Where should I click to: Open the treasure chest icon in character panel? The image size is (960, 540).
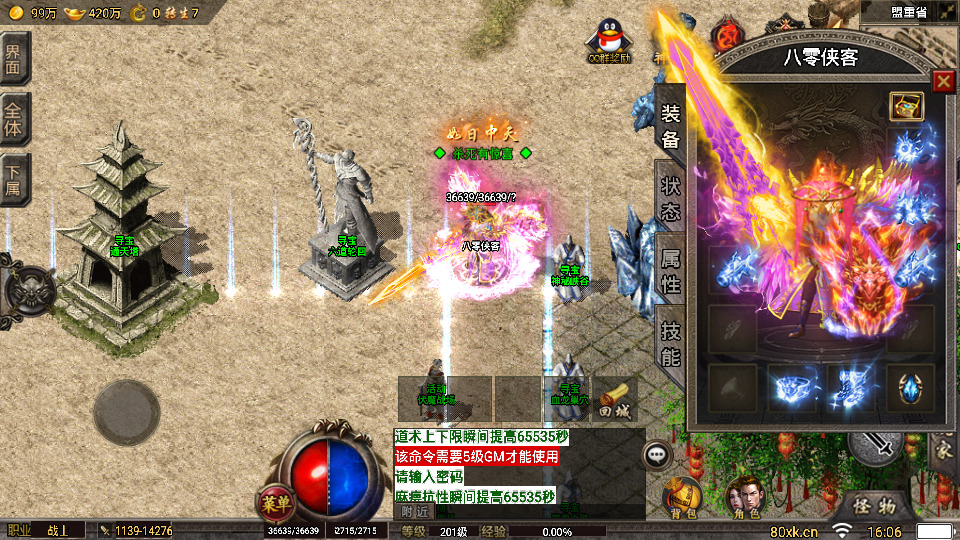pos(907,106)
